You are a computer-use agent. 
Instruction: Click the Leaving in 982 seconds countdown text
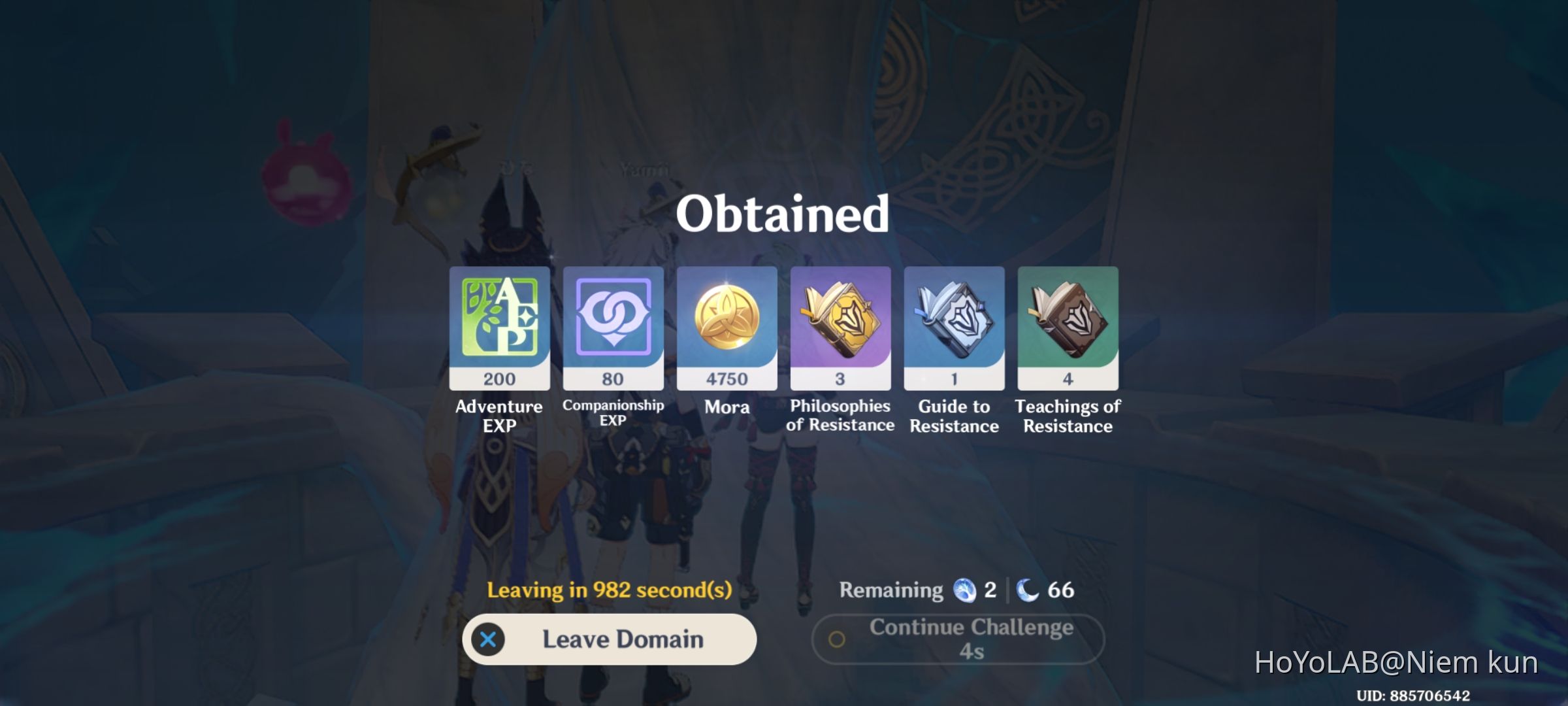coord(610,589)
